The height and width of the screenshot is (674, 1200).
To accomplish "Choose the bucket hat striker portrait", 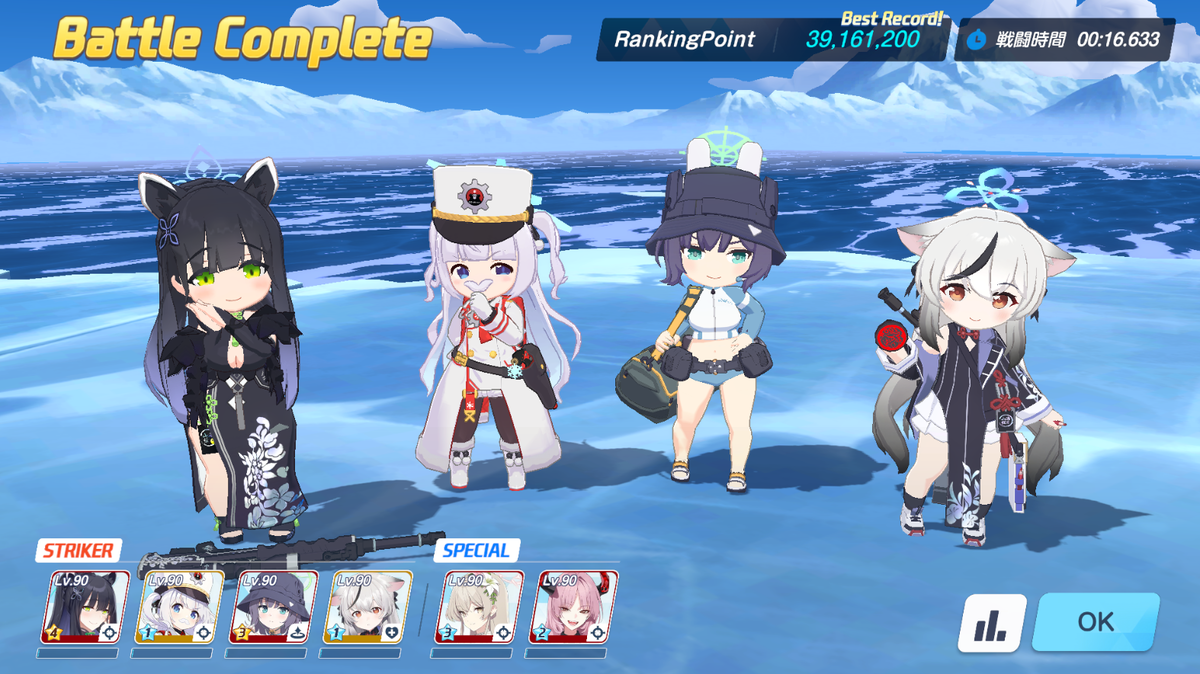I will pyautogui.click(x=274, y=607).
